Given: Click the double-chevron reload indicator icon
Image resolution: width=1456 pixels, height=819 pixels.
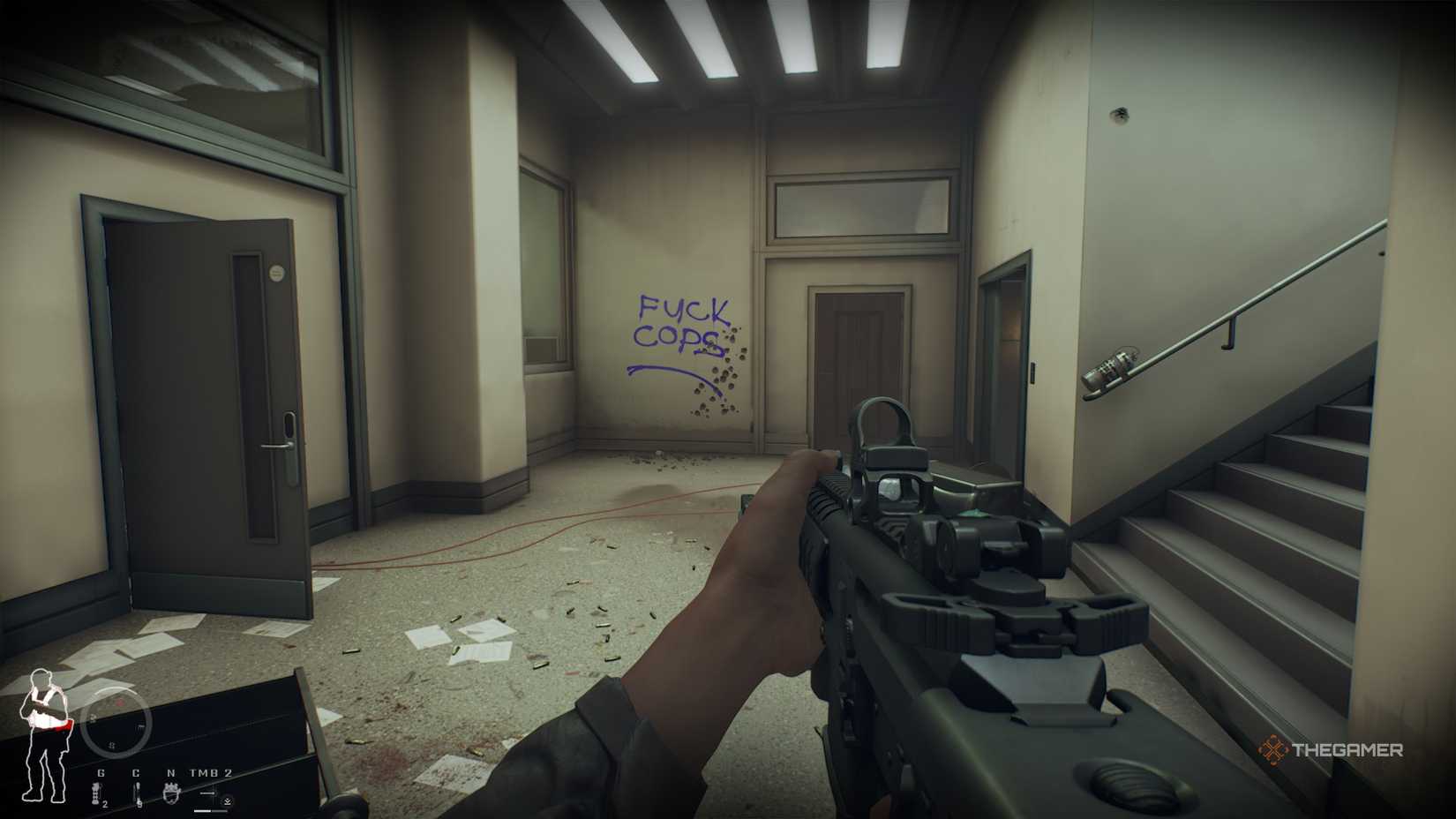Looking at the screenshot, I should tap(228, 800).
